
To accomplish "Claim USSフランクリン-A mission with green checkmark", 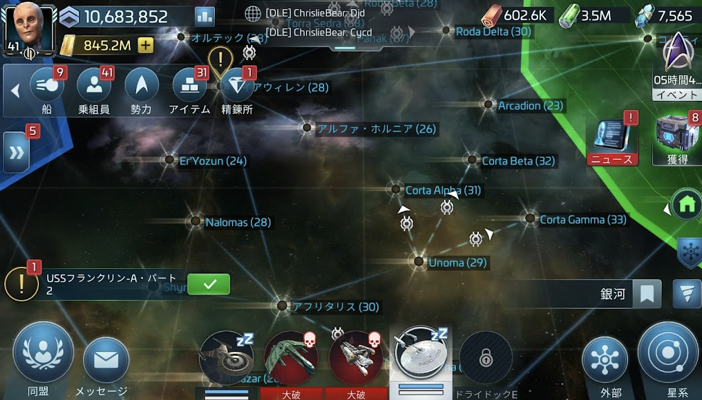I will pyautogui.click(x=209, y=284).
